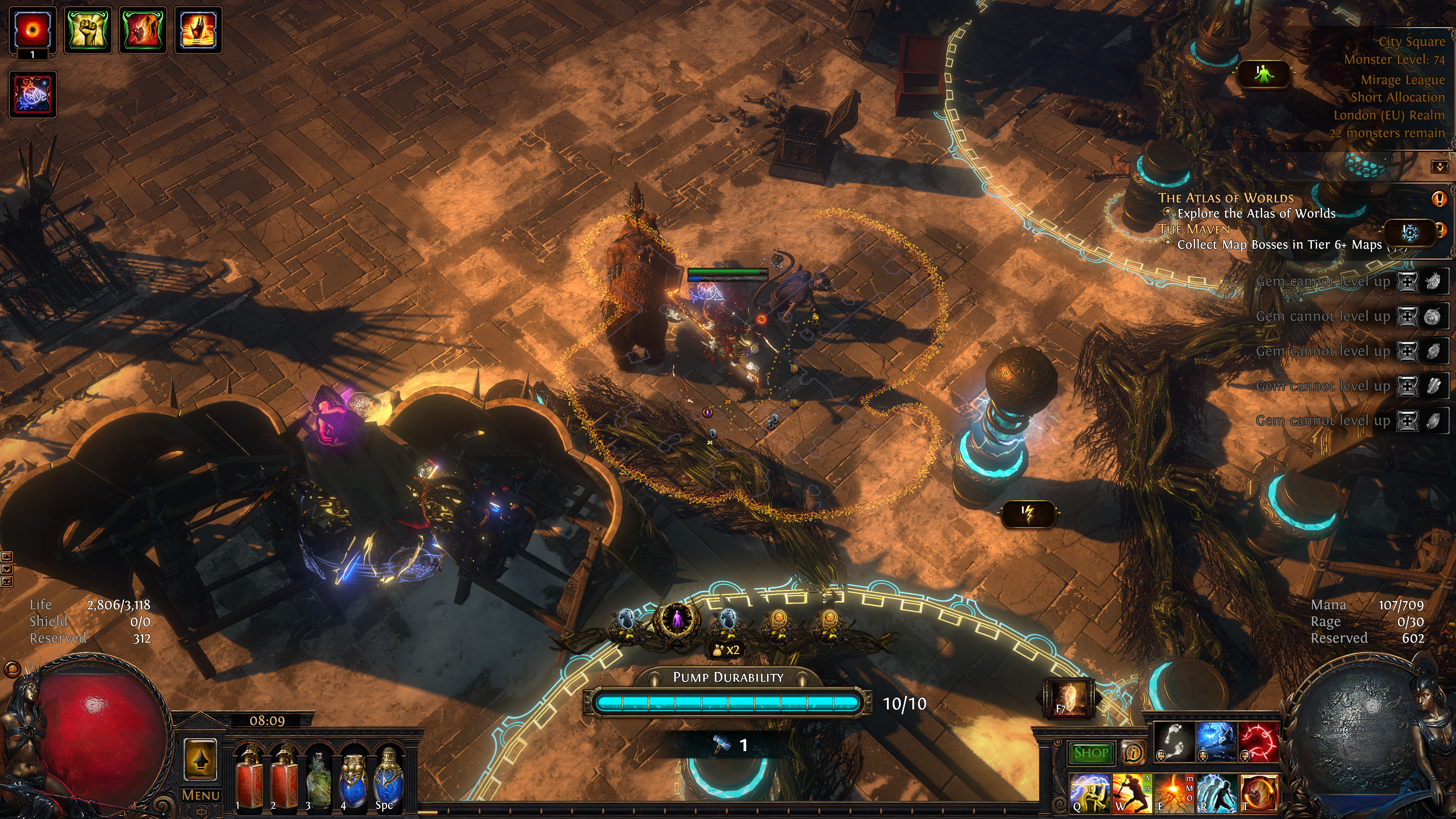Click the F7 glowing crystal item slot
Image resolution: width=1456 pixels, height=819 pixels.
pyautogui.click(x=1068, y=698)
